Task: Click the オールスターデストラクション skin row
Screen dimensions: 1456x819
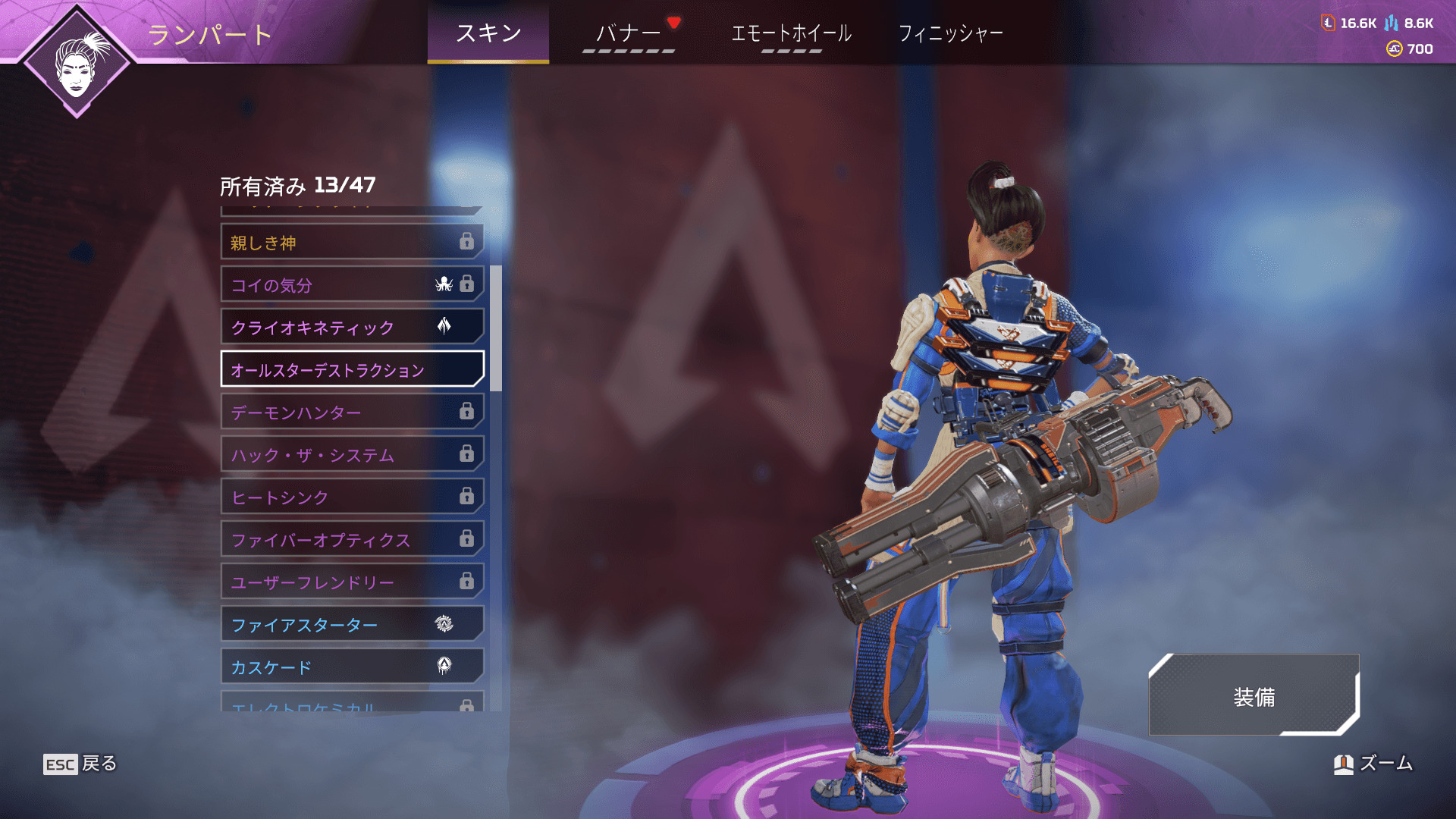Action: (352, 370)
